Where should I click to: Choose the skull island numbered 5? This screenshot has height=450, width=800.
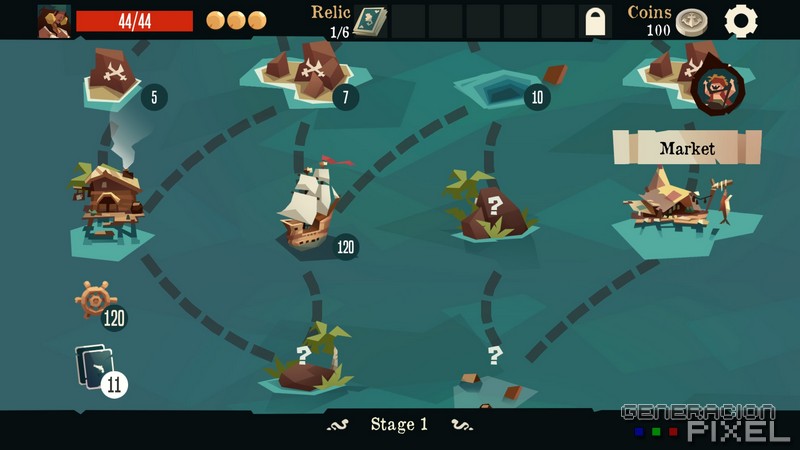coord(113,75)
